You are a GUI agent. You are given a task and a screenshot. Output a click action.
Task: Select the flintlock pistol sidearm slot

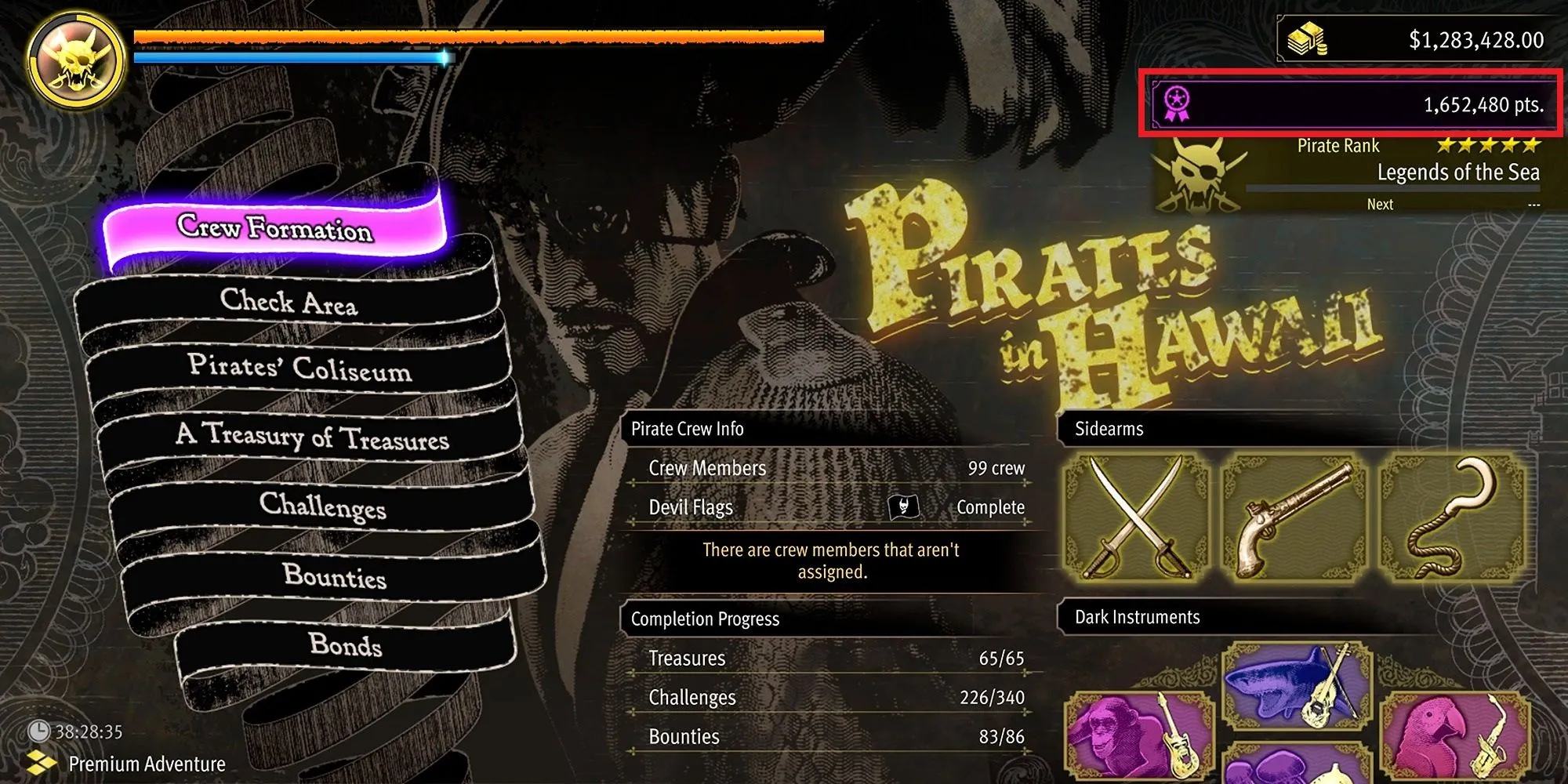[x=1294, y=519]
